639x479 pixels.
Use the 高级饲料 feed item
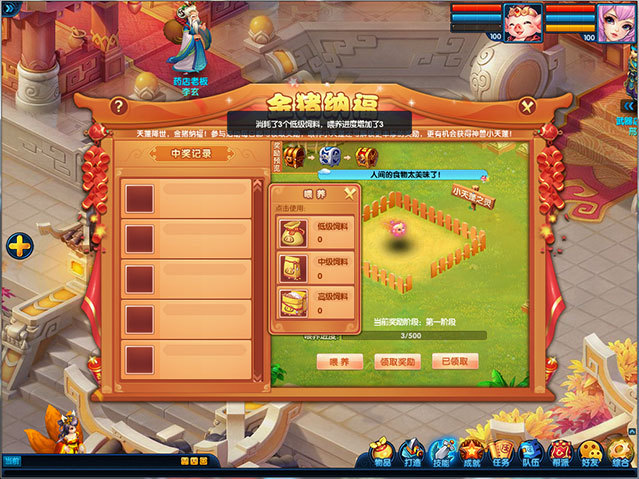[x=294, y=304]
